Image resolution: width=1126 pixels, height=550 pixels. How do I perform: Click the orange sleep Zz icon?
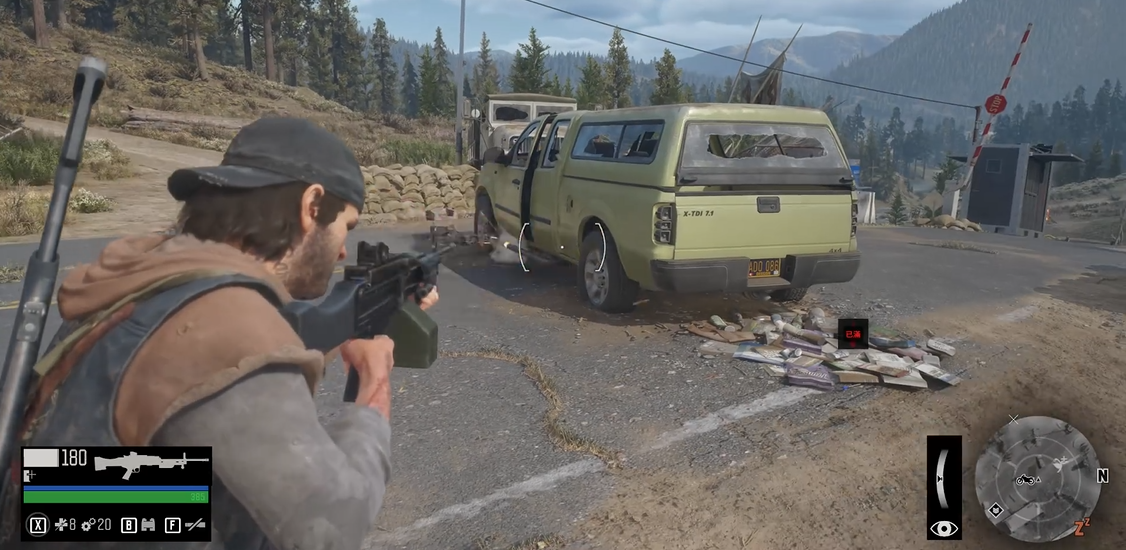pyautogui.click(x=1081, y=527)
